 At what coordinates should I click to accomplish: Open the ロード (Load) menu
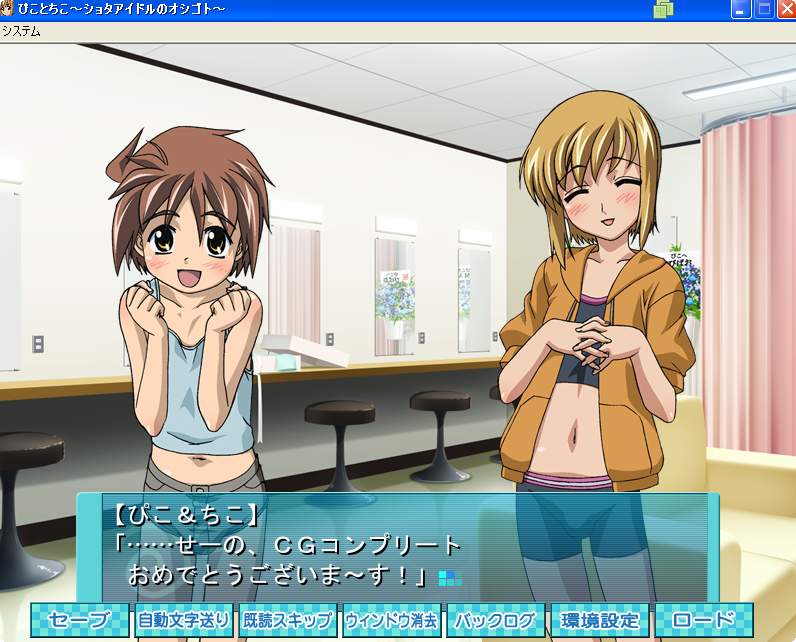tap(704, 619)
